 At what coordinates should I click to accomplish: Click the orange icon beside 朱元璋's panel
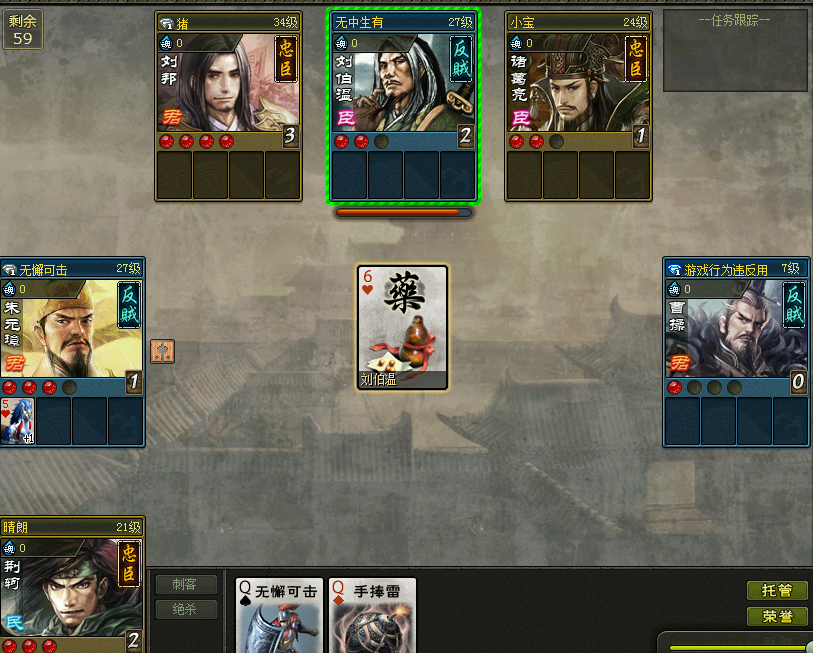(x=163, y=352)
